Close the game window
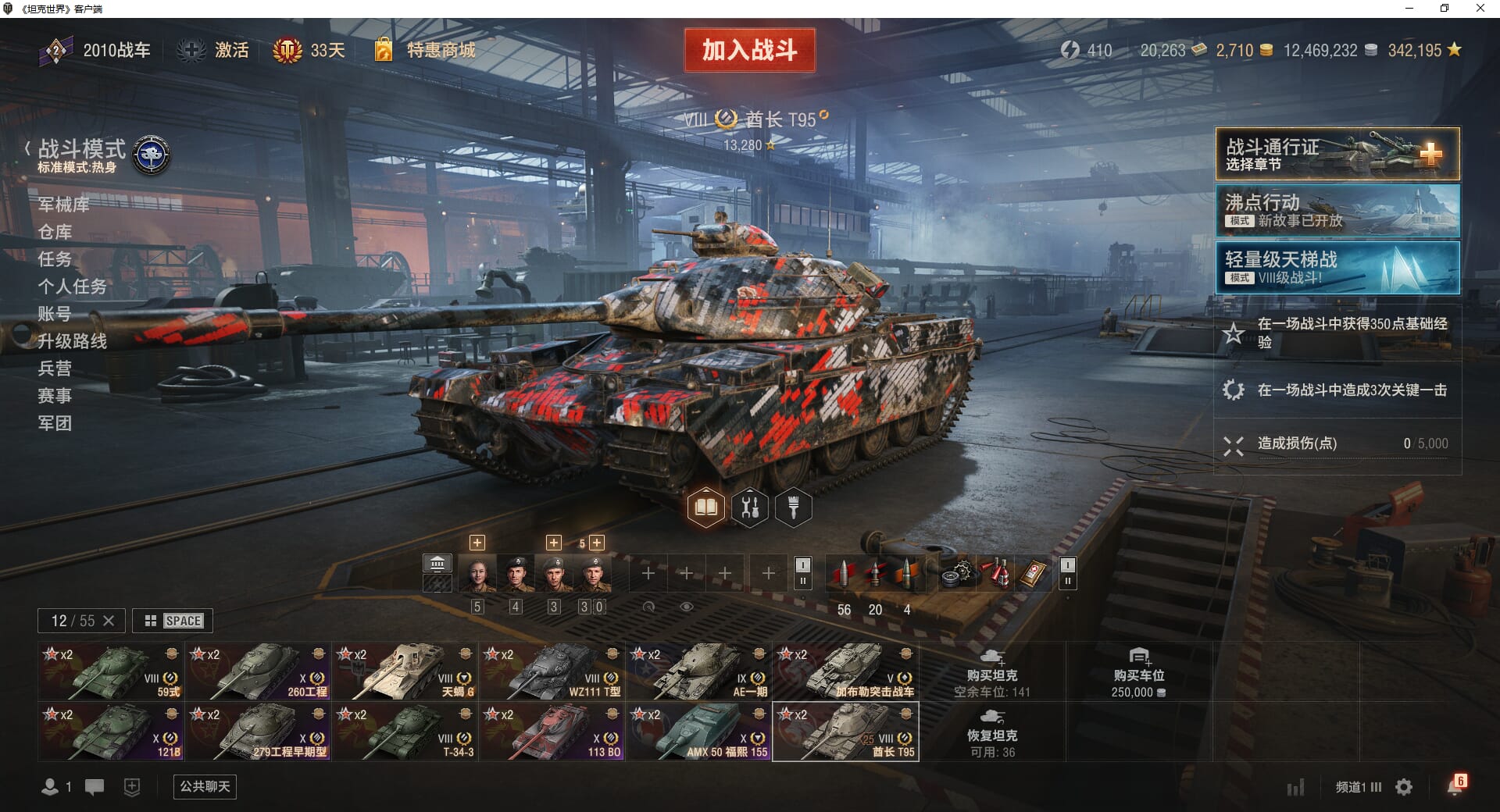Viewport: 1500px width, 812px height. click(x=1480, y=9)
